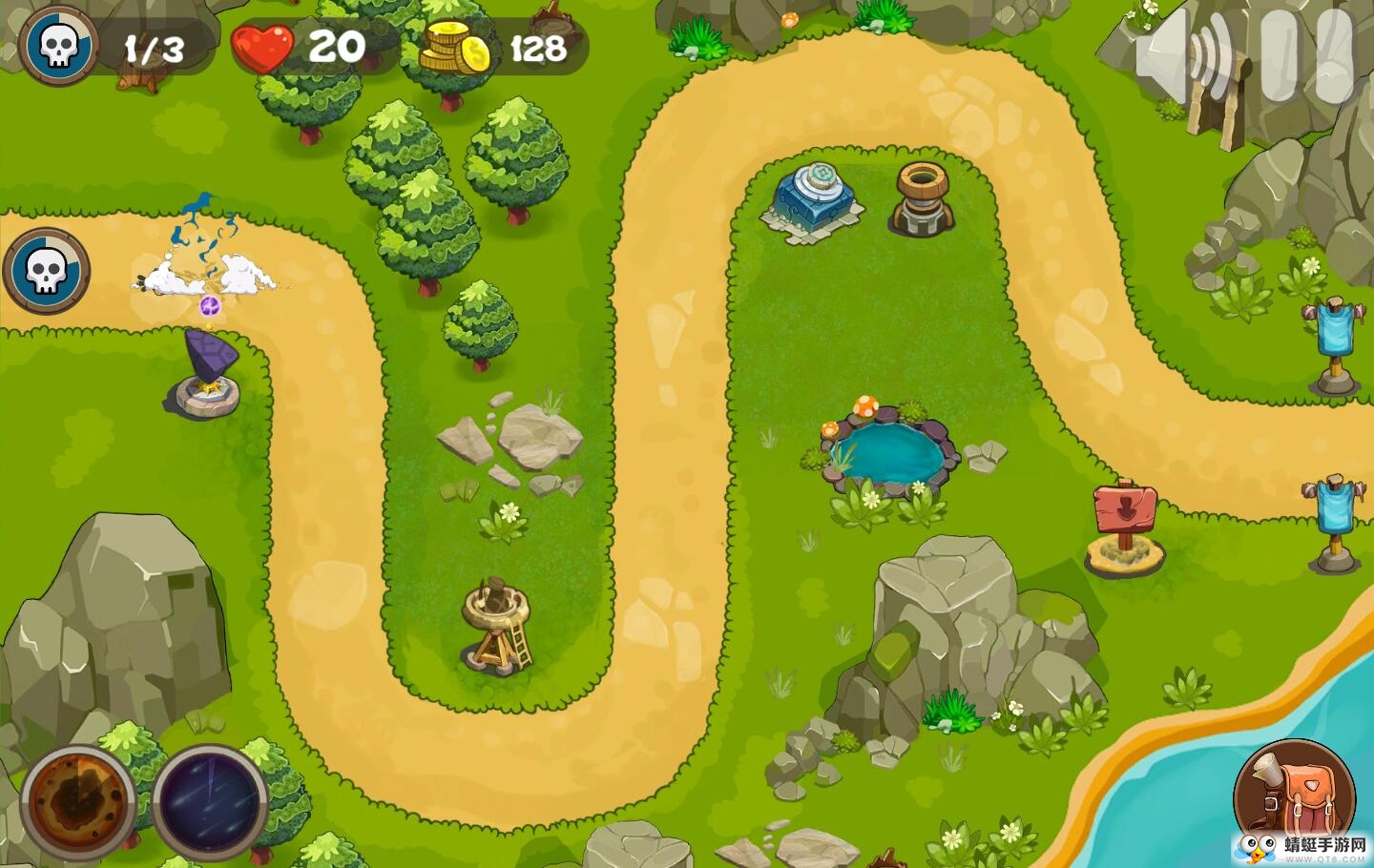Click the lower blue scarecrow banner
Screen dimensions: 1374x868
pyautogui.click(x=1334, y=506)
